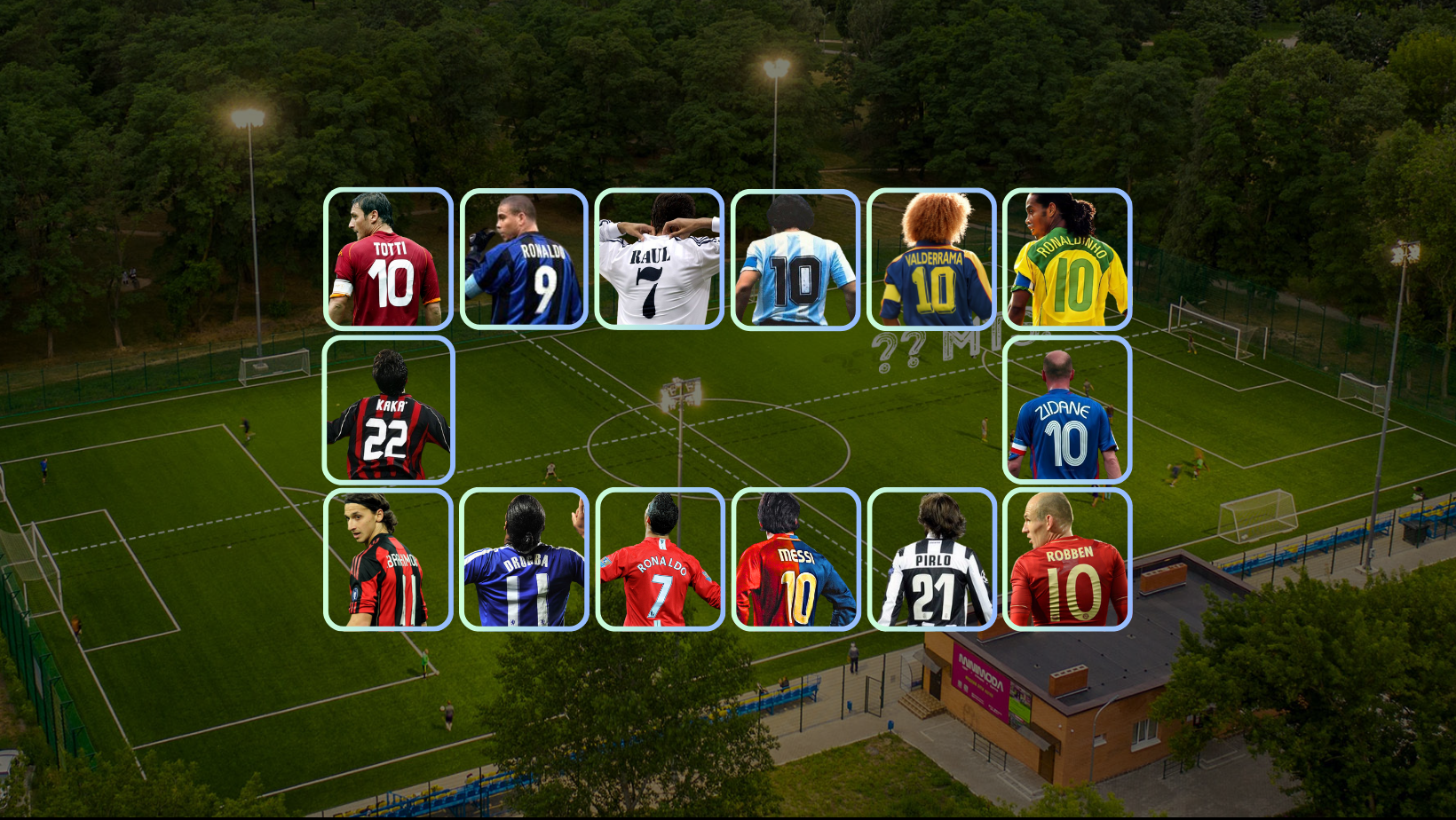Choose the Ronaldo number 7 red card
This screenshot has width=1456, height=820.
point(660,559)
